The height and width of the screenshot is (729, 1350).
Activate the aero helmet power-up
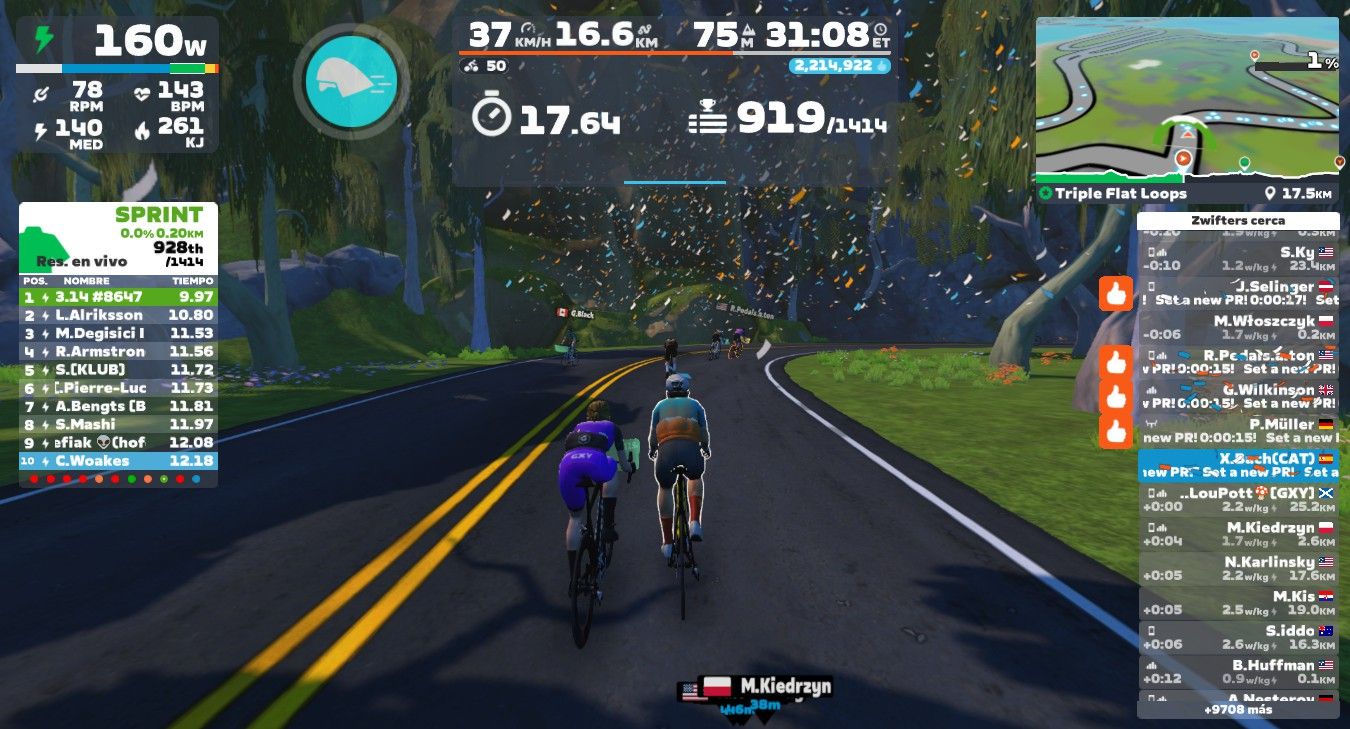click(x=350, y=81)
